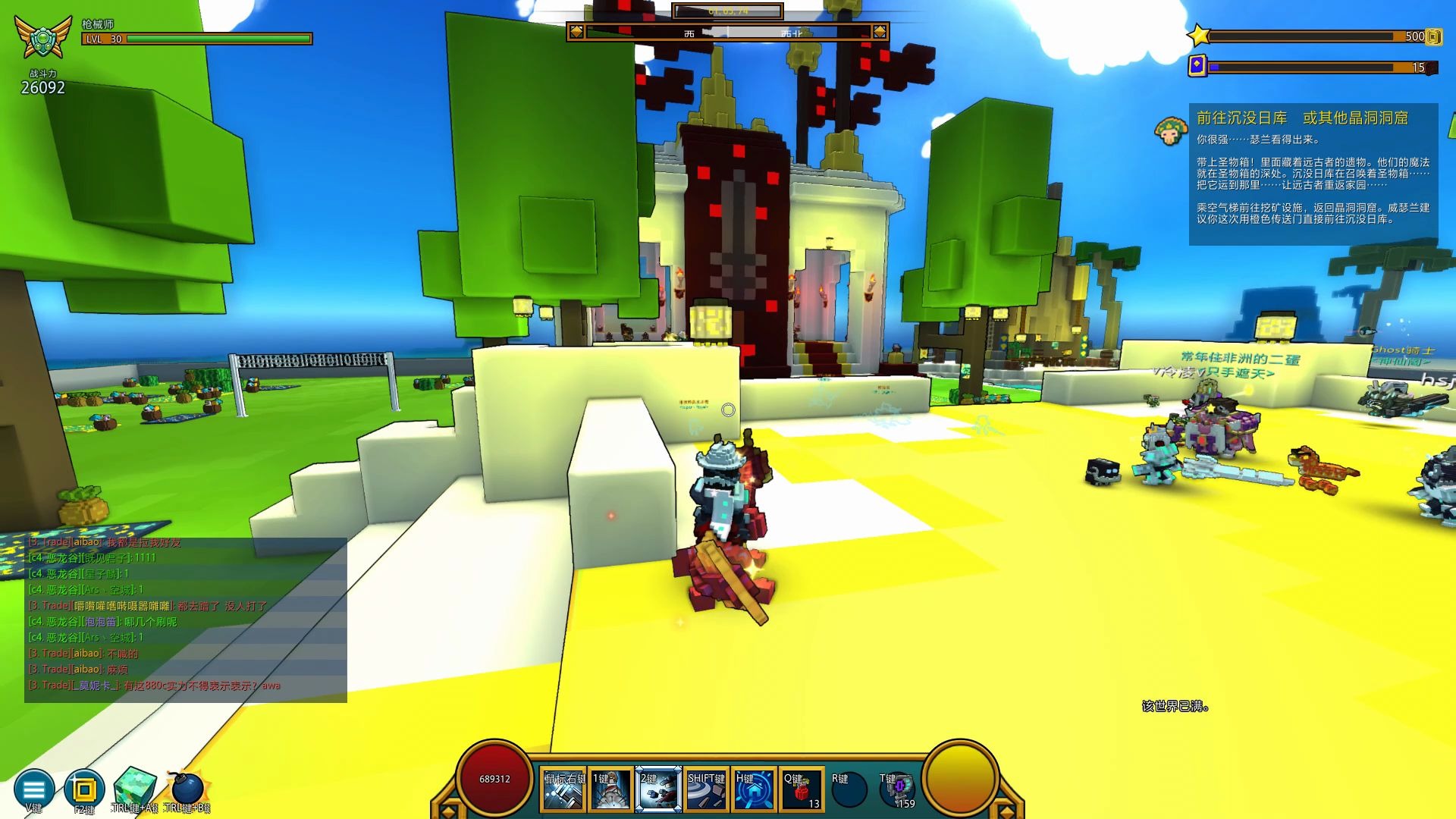Activate the first ability slot labeled 1键
The image size is (1456, 819).
pyautogui.click(x=611, y=789)
